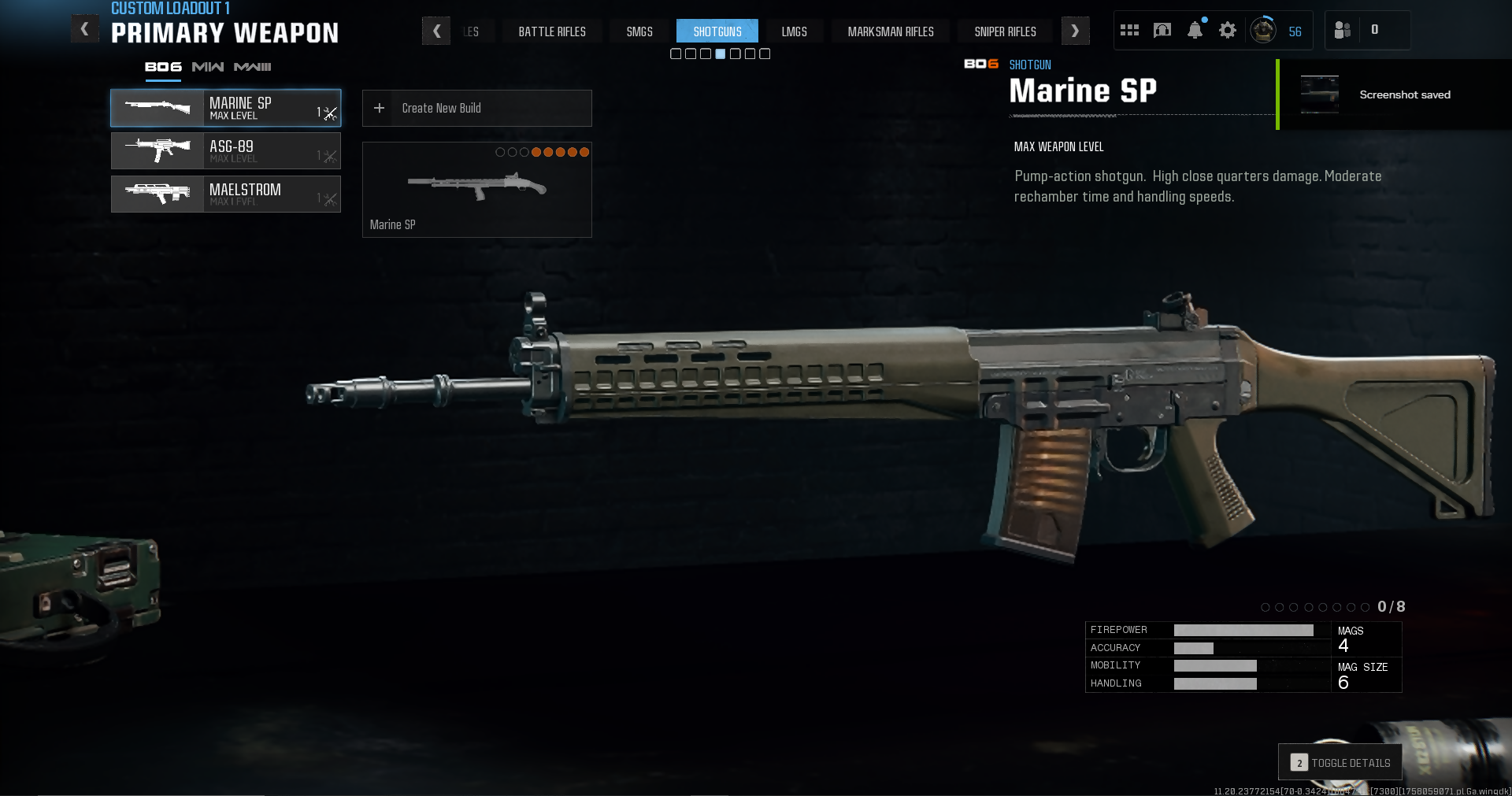Screen dimensions: 1512x796
Task: Filter weapons by MWIII game
Action: [x=252, y=67]
